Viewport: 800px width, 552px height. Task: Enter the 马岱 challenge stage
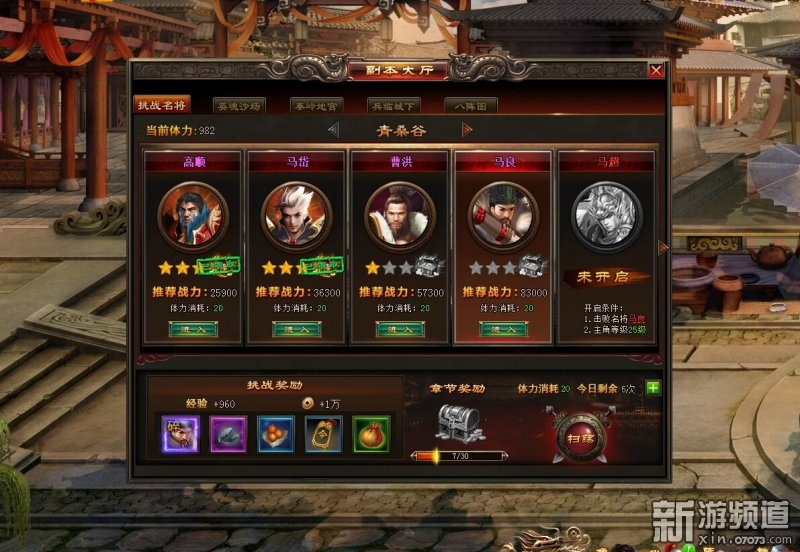tap(297, 329)
